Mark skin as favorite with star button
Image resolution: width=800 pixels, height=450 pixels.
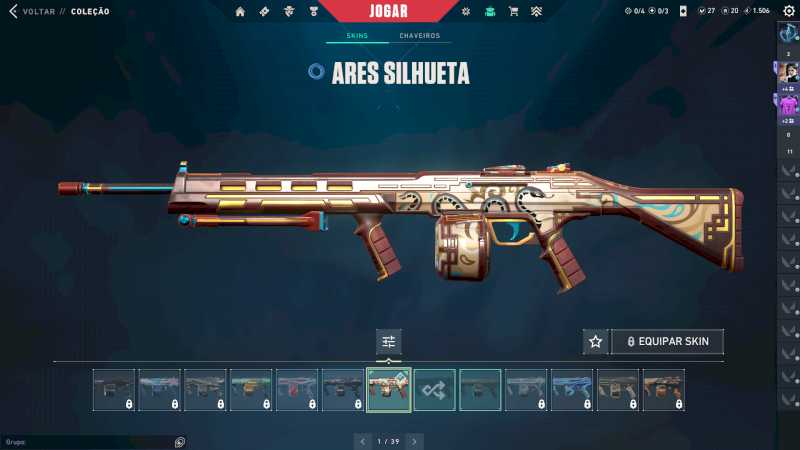pyautogui.click(x=596, y=341)
